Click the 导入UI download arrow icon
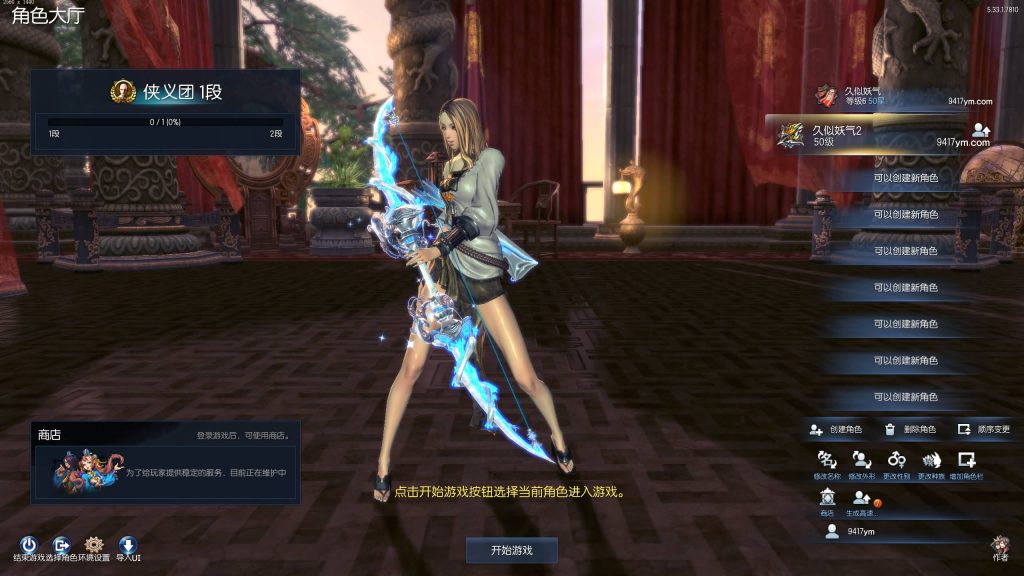This screenshot has height=576, width=1024. (x=128, y=545)
